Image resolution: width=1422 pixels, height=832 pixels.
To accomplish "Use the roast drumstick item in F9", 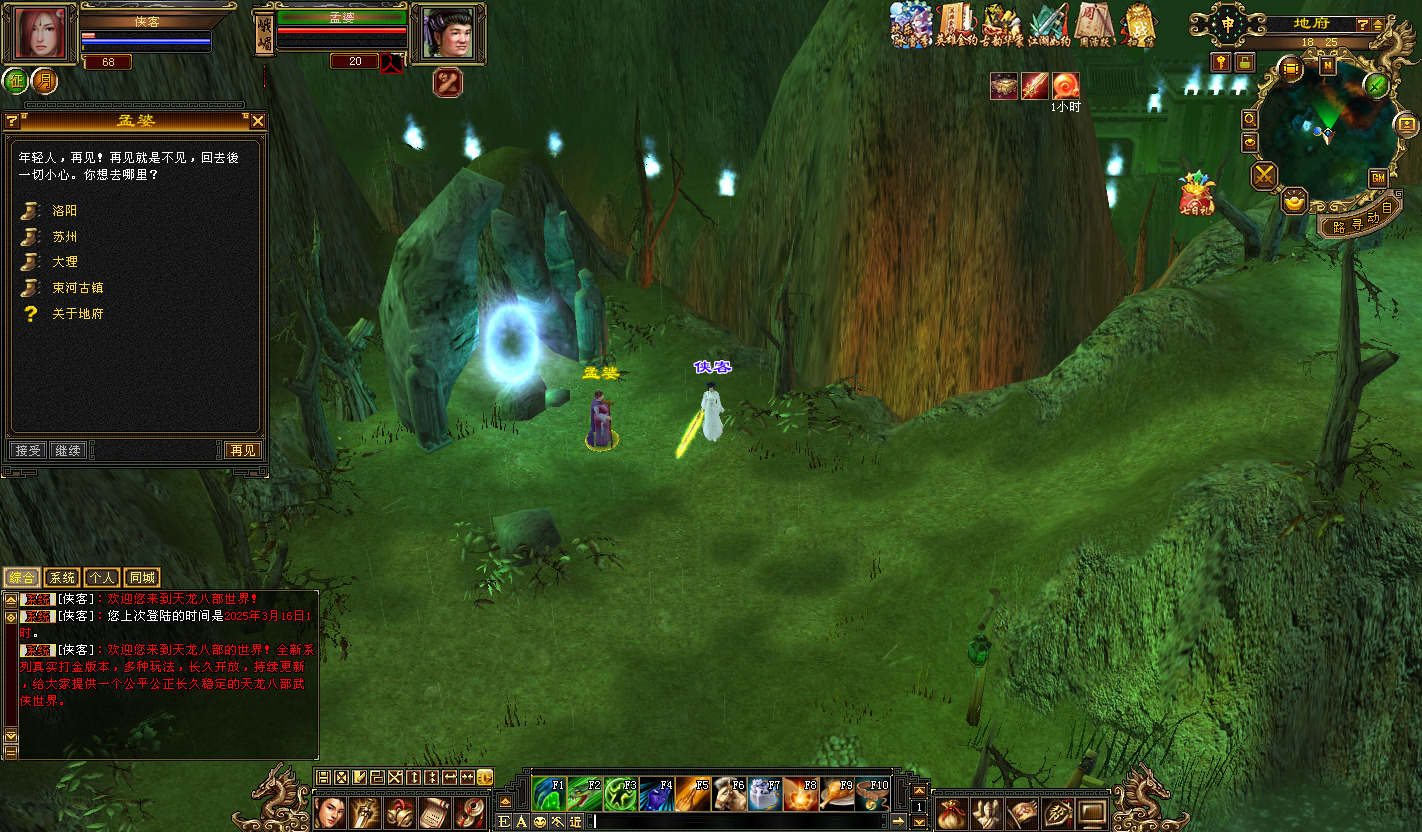I will pyautogui.click(x=838, y=794).
